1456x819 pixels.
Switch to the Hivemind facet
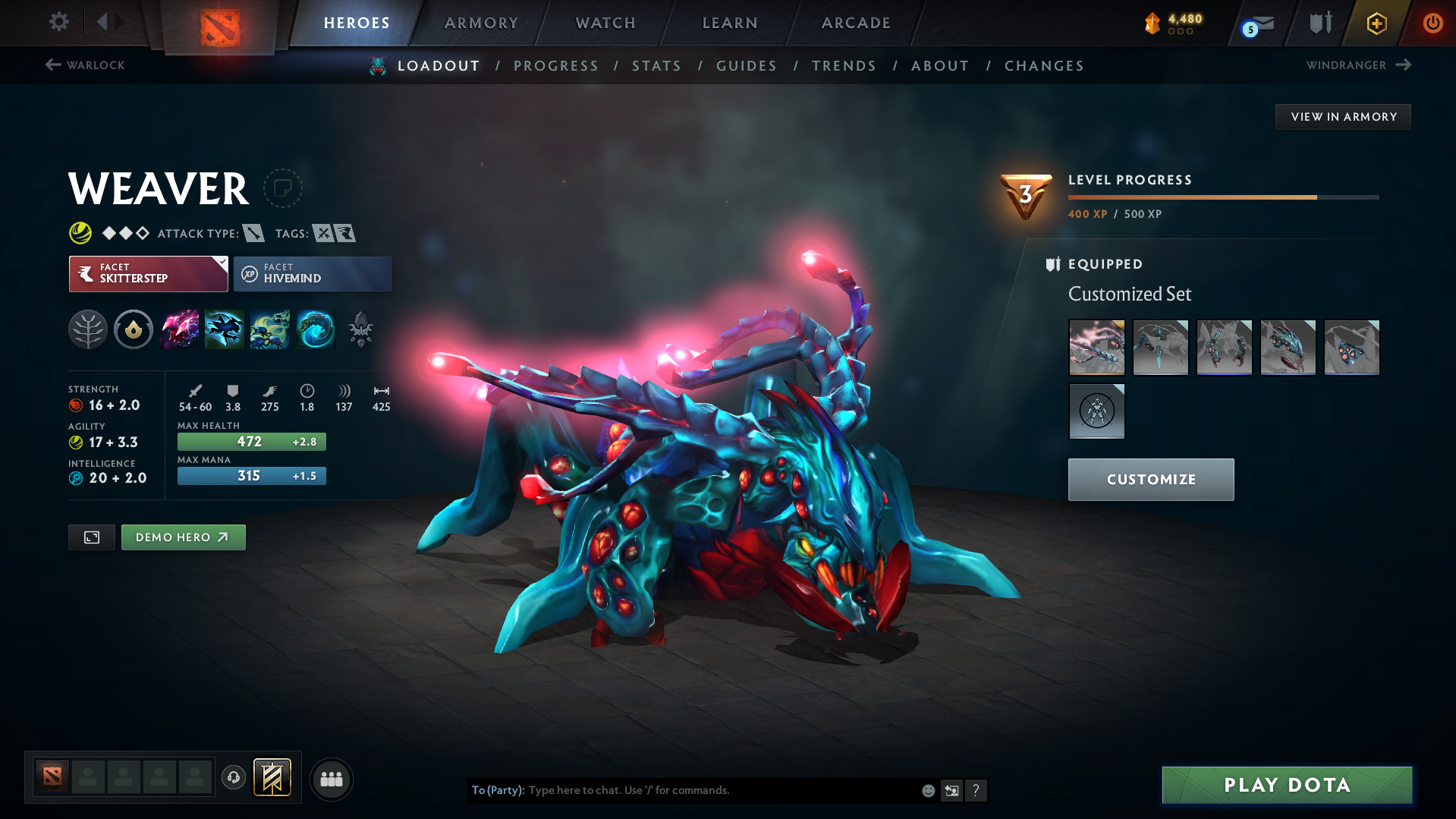point(311,273)
